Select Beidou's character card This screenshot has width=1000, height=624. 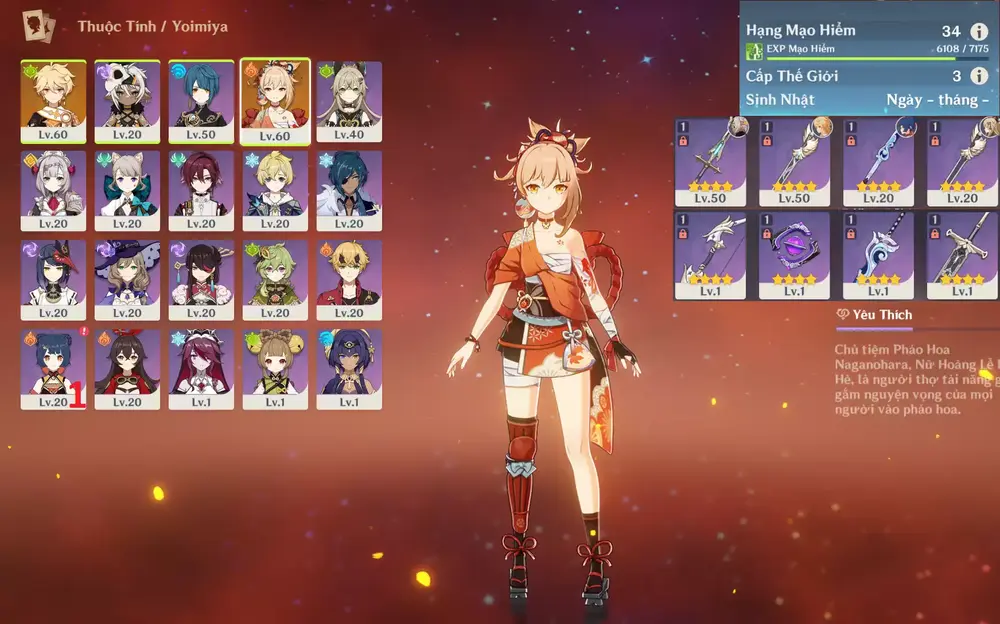coord(201,279)
